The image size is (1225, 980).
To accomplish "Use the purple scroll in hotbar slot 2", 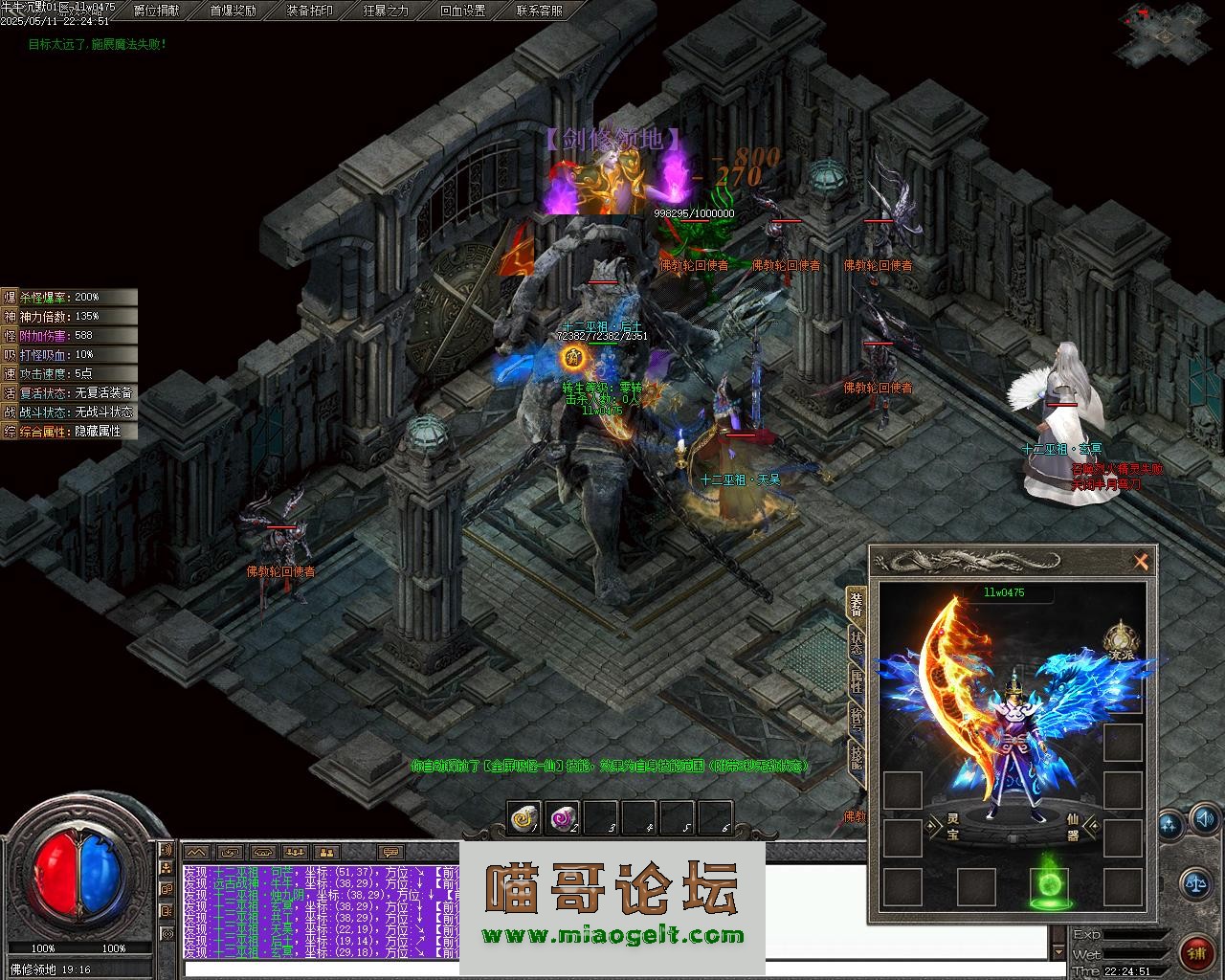I will tap(562, 817).
